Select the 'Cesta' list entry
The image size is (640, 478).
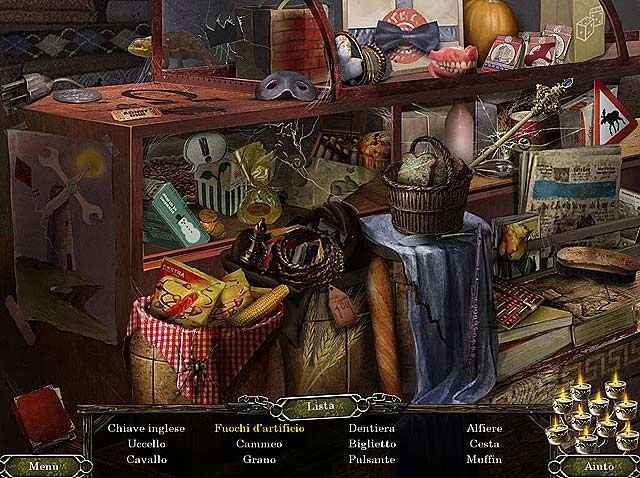point(484,444)
